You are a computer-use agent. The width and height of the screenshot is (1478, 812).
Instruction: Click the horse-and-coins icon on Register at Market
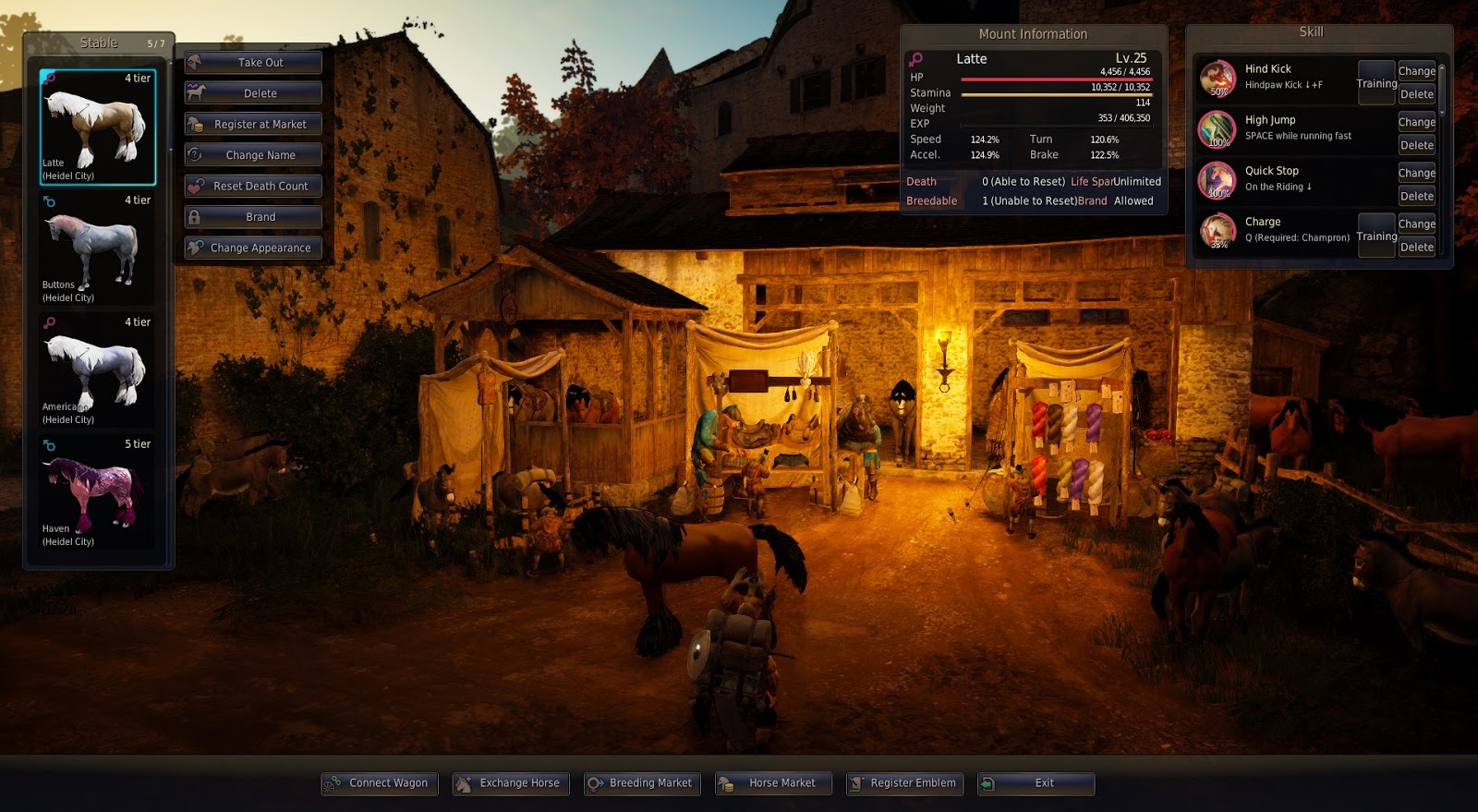pyautogui.click(x=195, y=124)
